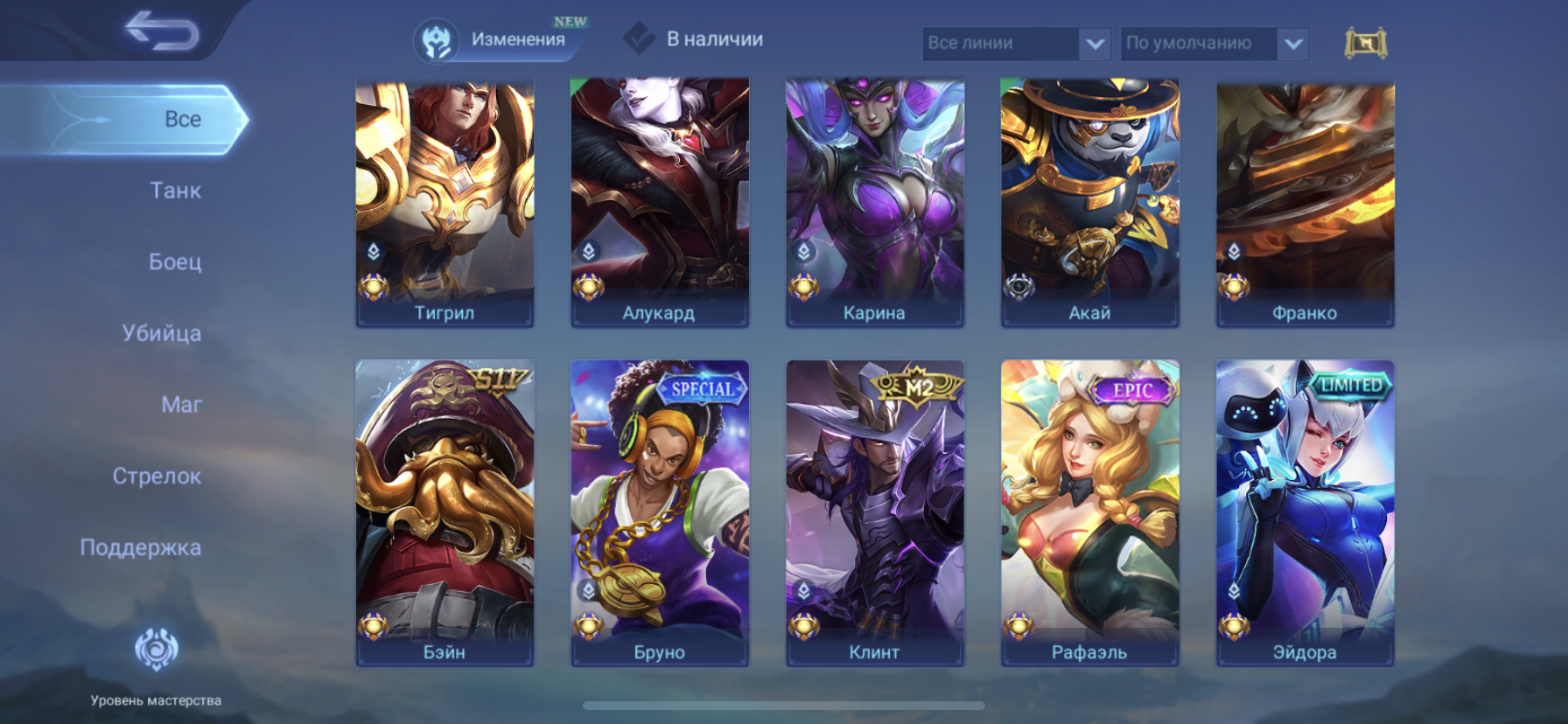Click the golden scroll icon
This screenshot has height=724, width=1568.
tap(1365, 43)
